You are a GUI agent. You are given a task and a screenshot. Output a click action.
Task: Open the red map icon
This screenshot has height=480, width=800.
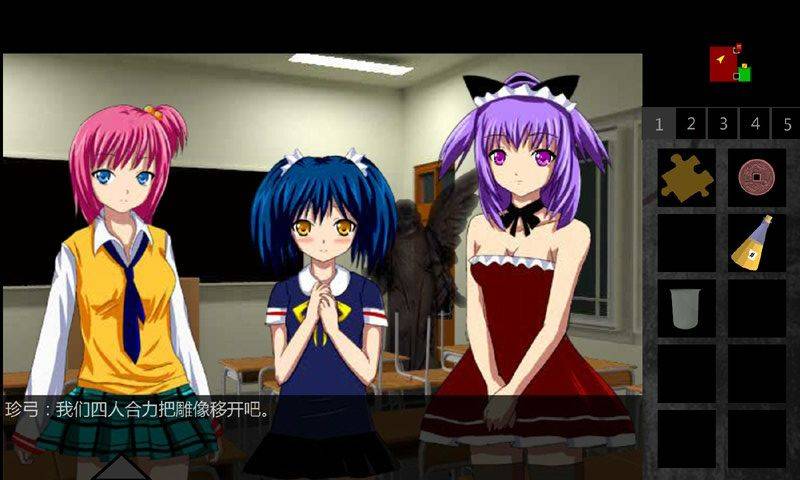[724, 64]
